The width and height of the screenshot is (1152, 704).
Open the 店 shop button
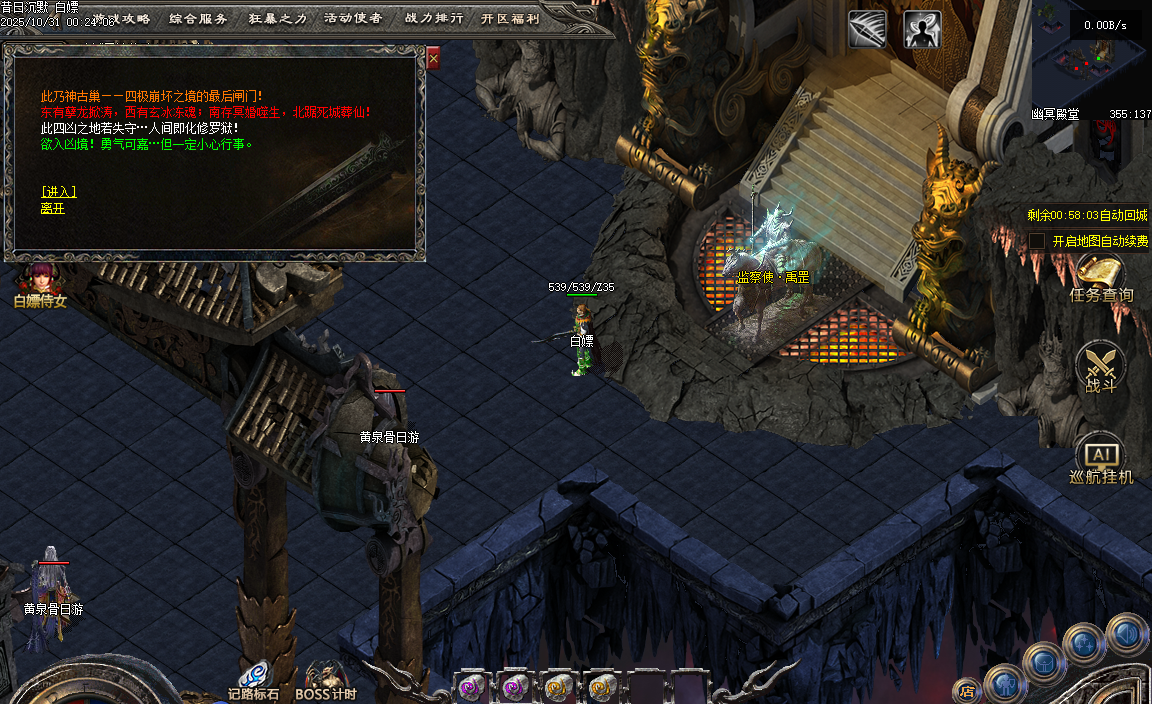click(x=966, y=689)
